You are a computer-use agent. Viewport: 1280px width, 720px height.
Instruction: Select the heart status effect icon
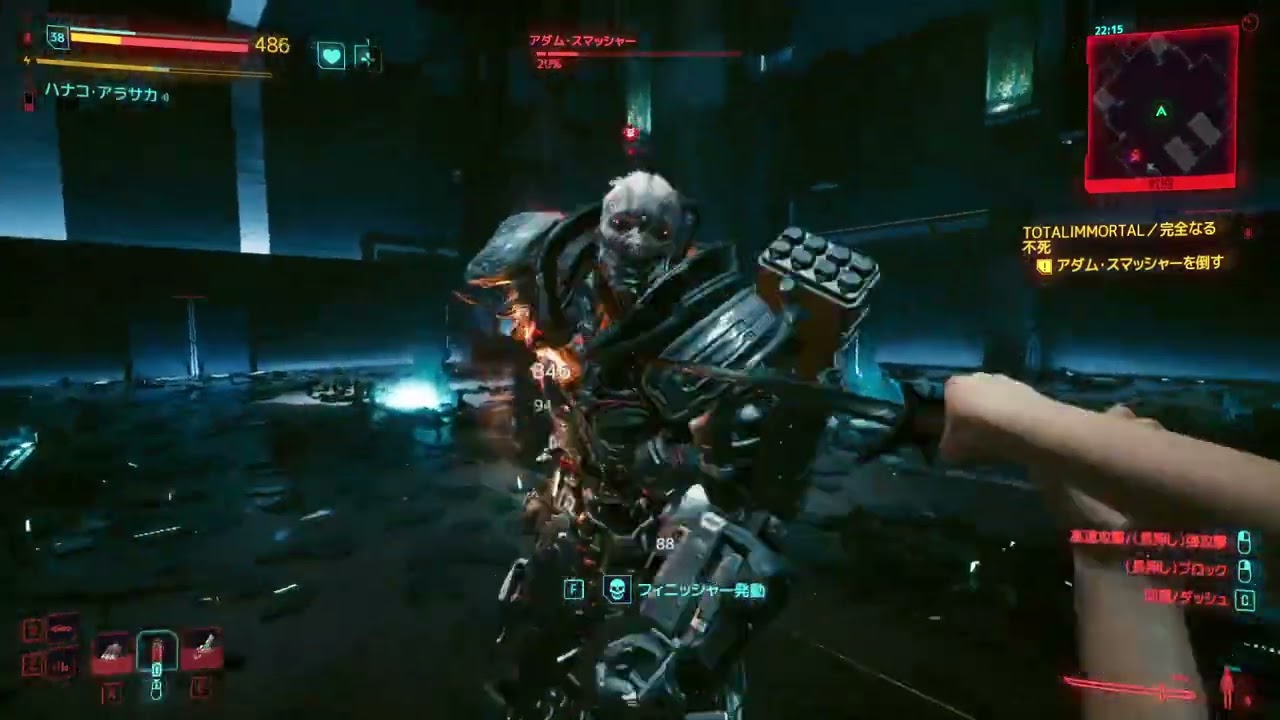point(331,56)
